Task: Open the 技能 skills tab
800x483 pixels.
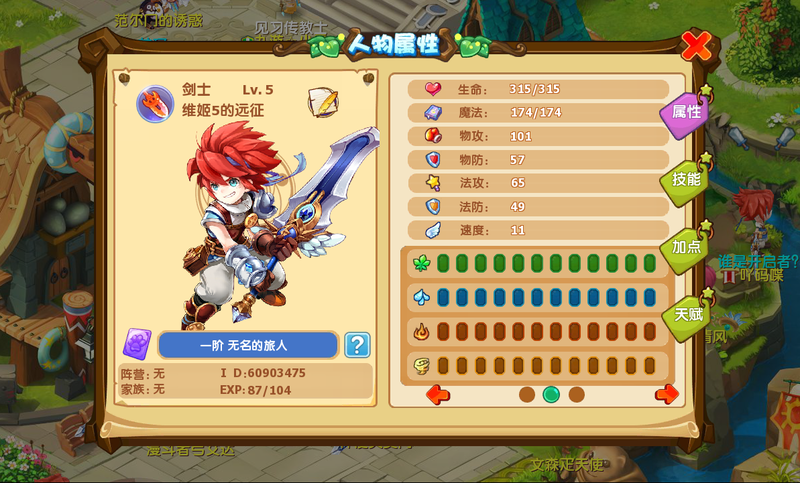Action: tap(686, 180)
